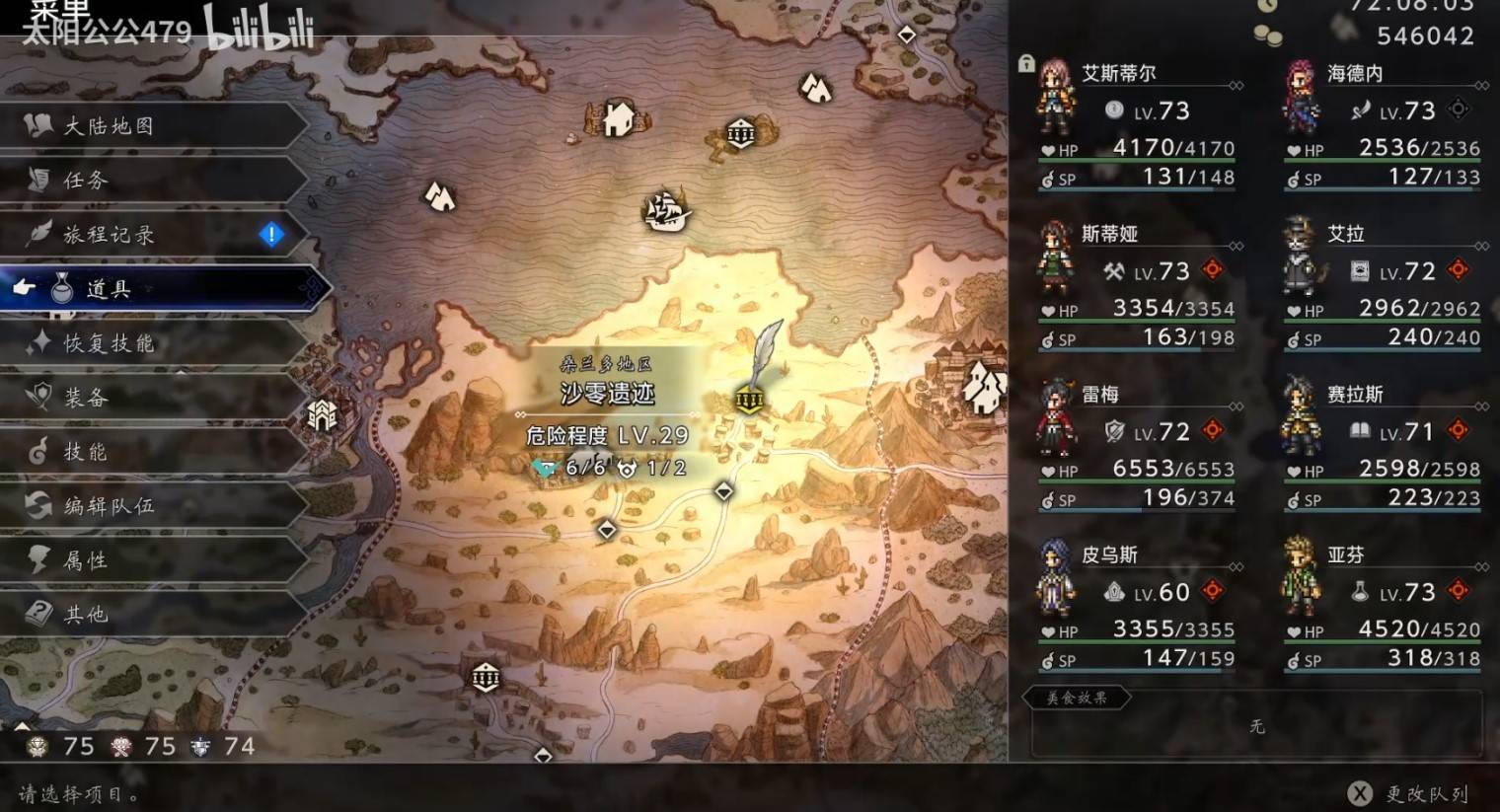1500x812 pixels.
Task: Select the 任务 quests menu entry
Action: click(x=86, y=181)
